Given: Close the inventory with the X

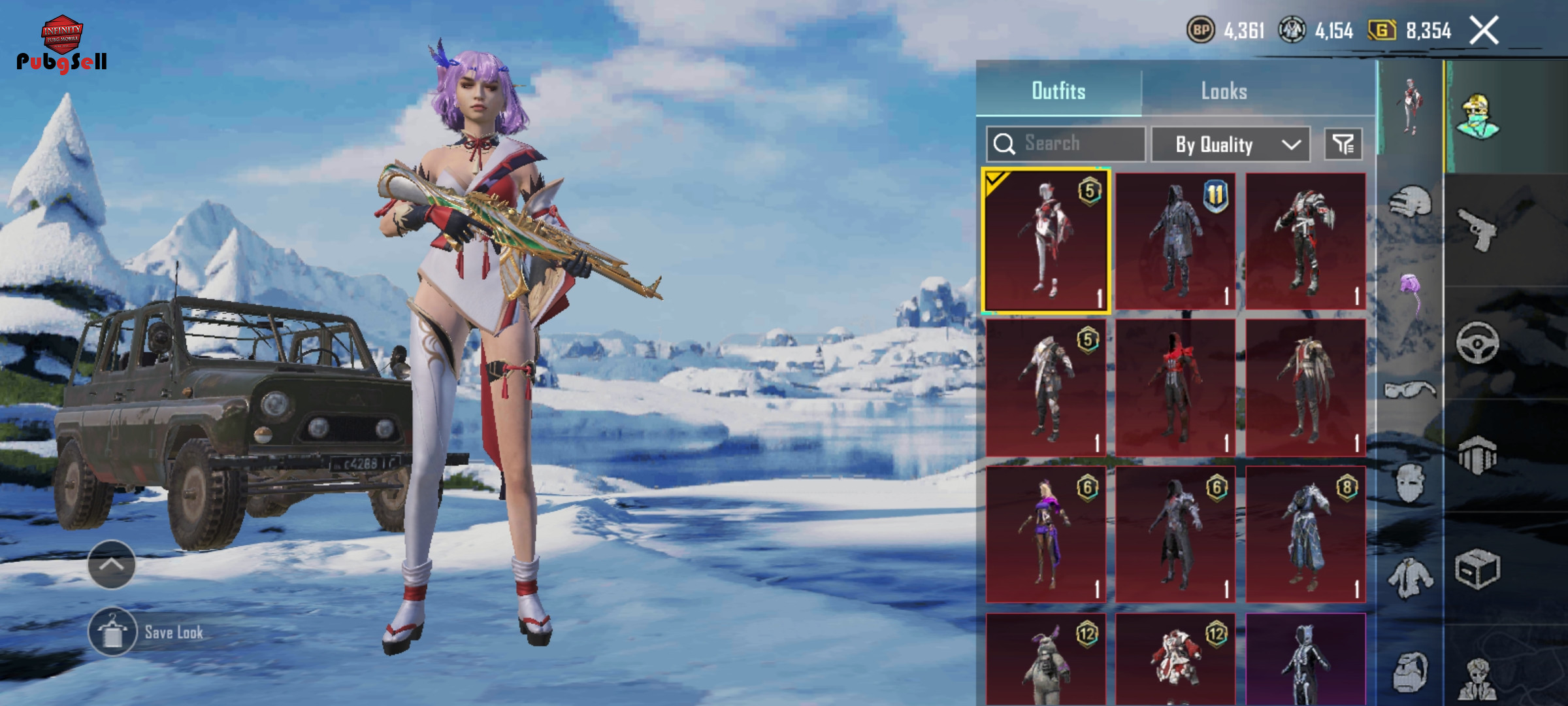Looking at the screenshot, I should coord(1484,31).
